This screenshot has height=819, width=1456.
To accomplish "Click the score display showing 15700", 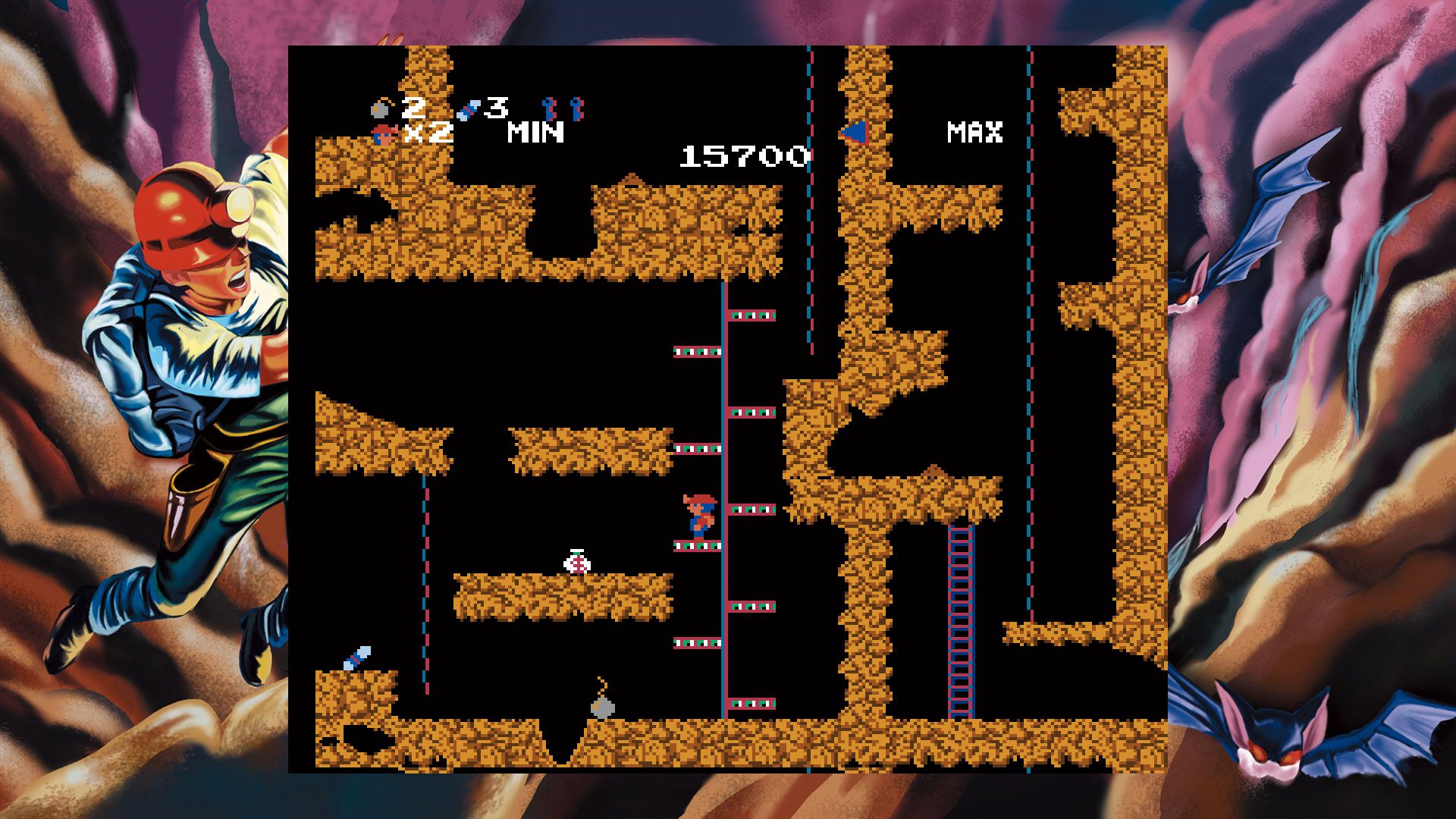I will [743, 157].
